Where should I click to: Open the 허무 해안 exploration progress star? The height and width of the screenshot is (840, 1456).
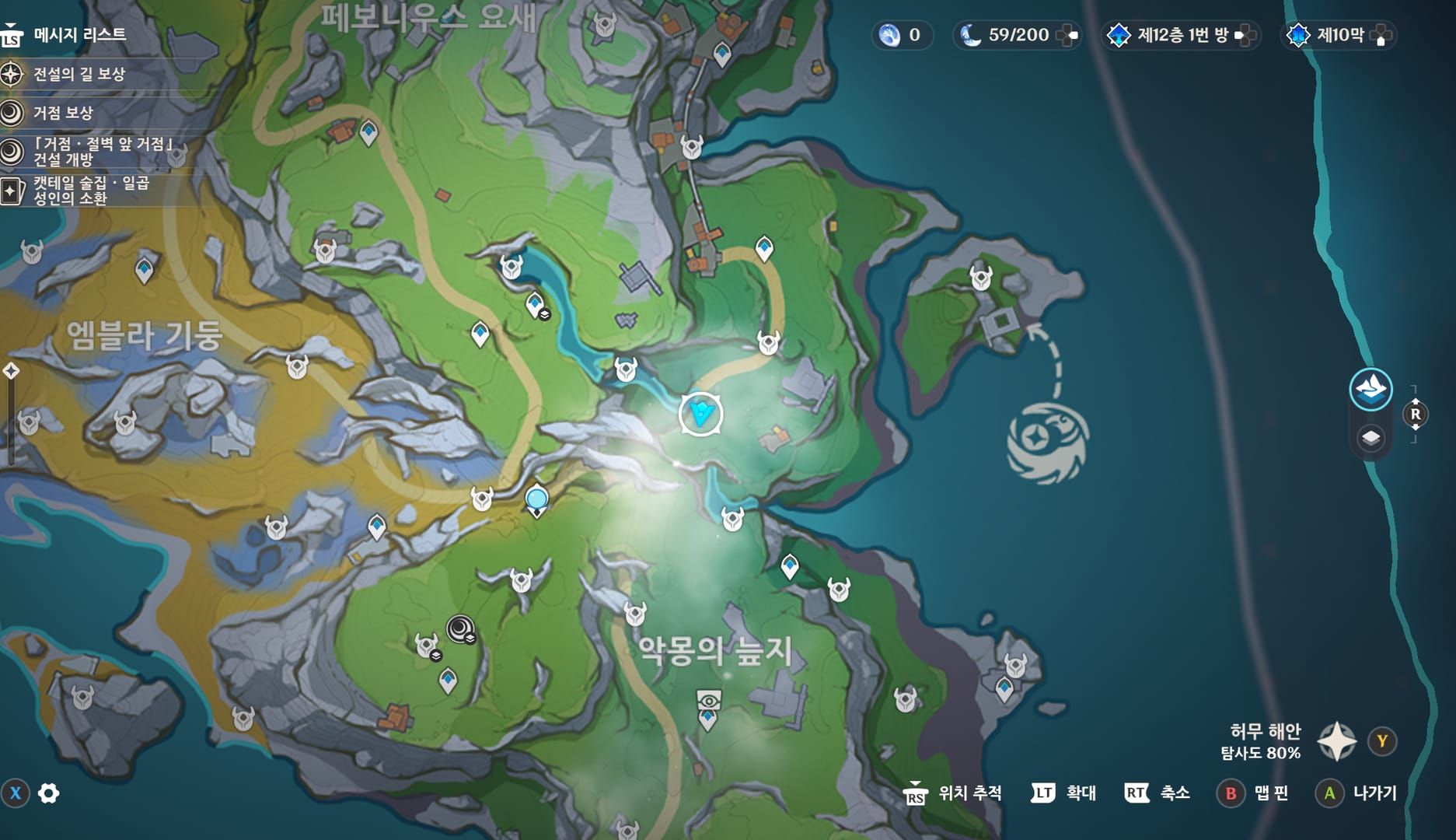coord(1337,741)
